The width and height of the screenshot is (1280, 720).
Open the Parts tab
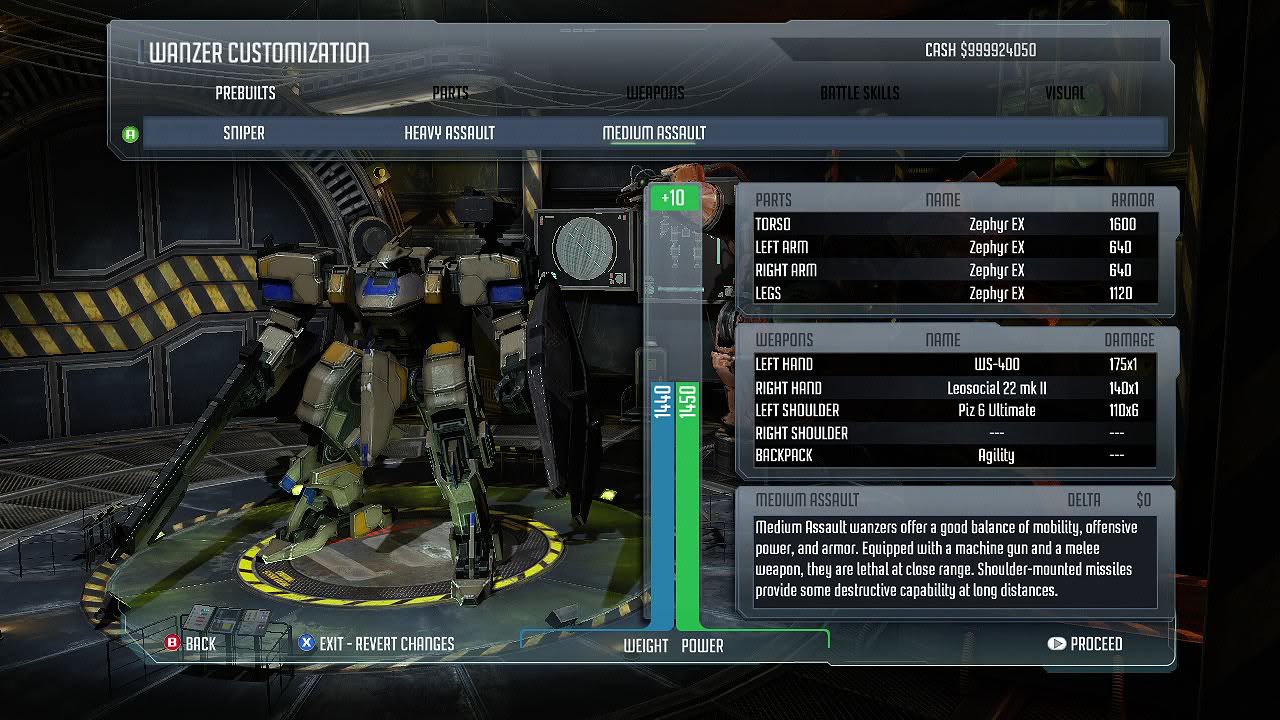tap(450, 93)
